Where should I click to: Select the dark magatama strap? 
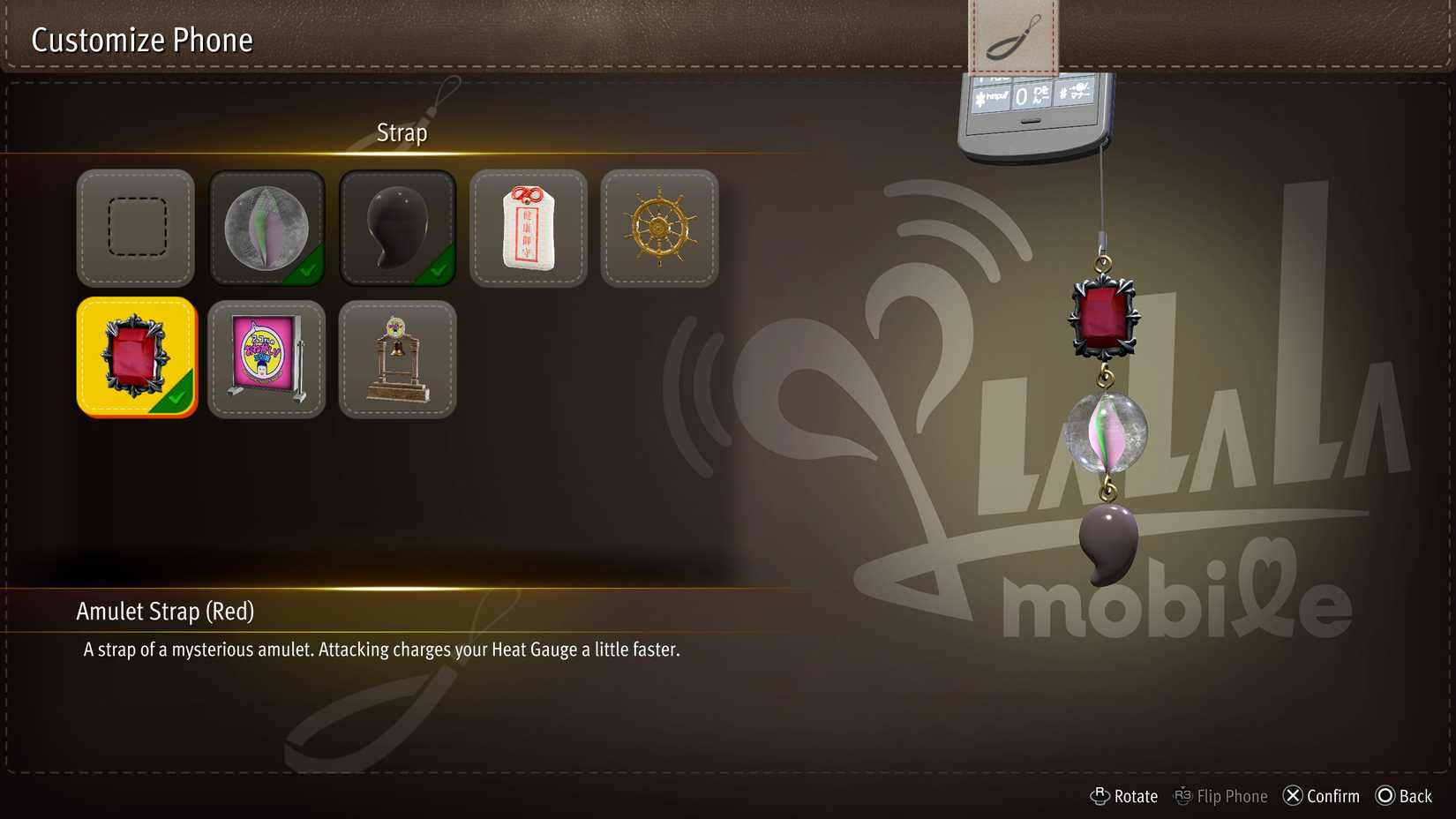(x=397, y=228)
